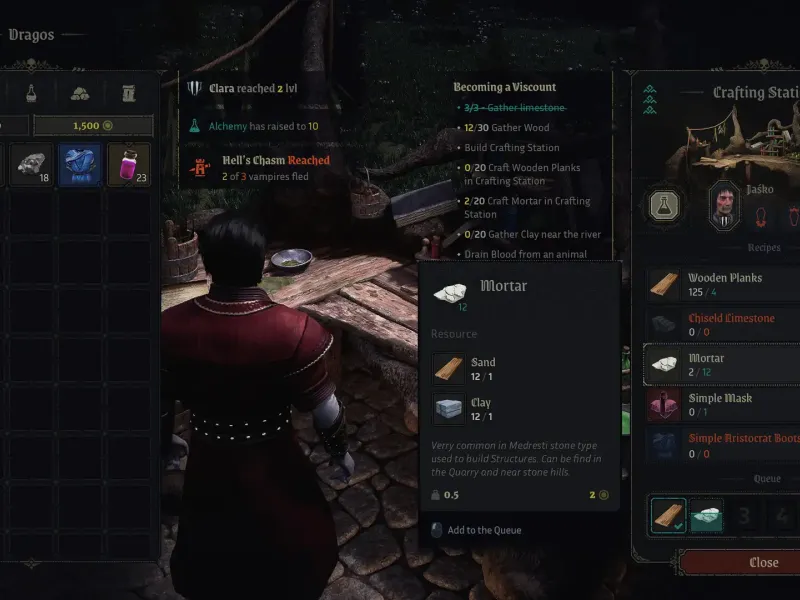Switch to the potion inventory tab
This screenshot has height=600, width=800.
click(x=32, y=94)
